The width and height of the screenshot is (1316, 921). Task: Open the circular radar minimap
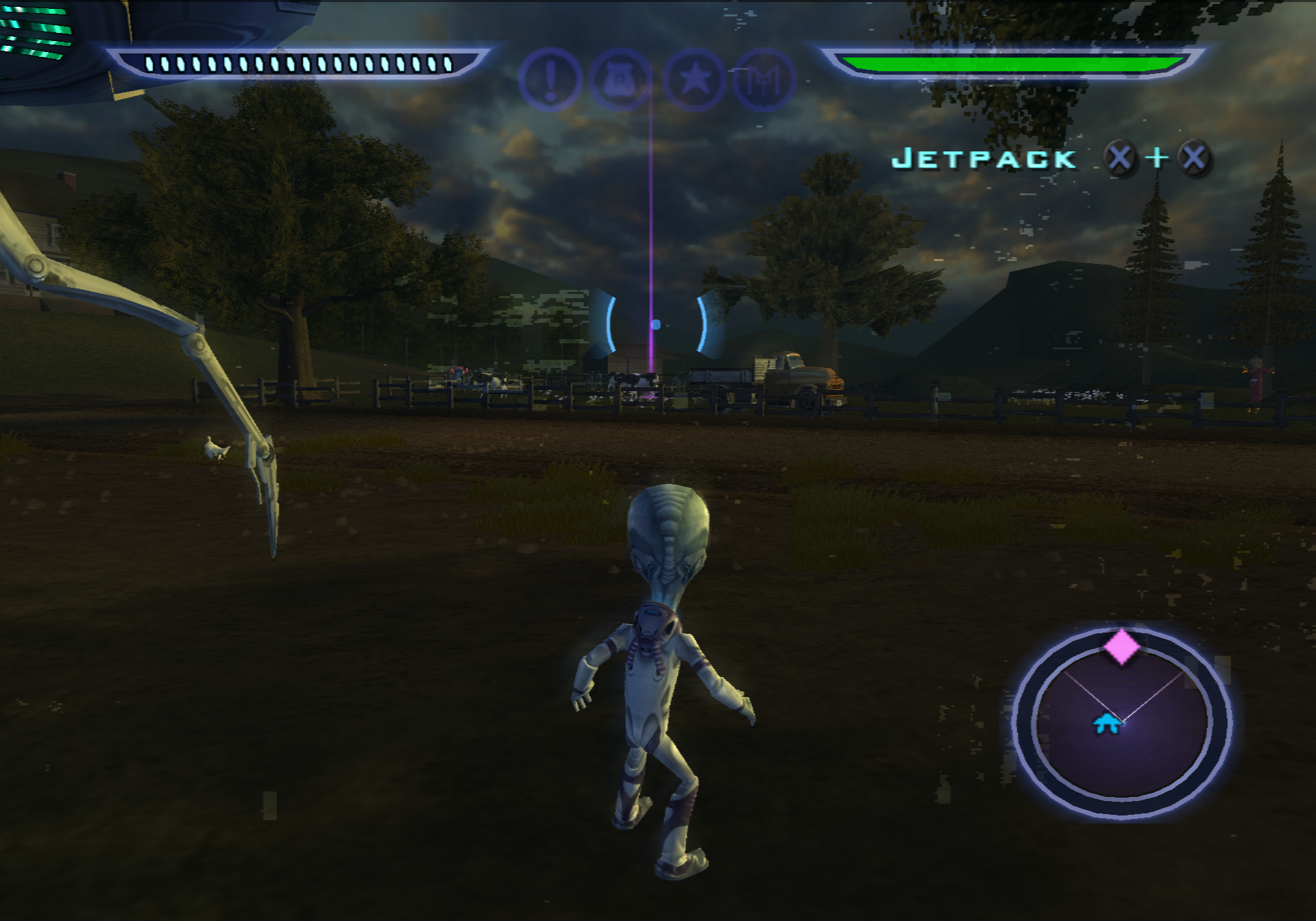point(1122,723)
